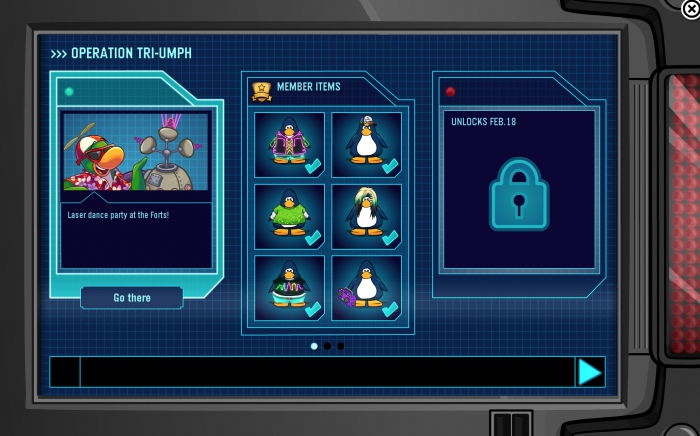
Task: Go to the third page dot
Action: pyautogui.click(x=340, y=346)
